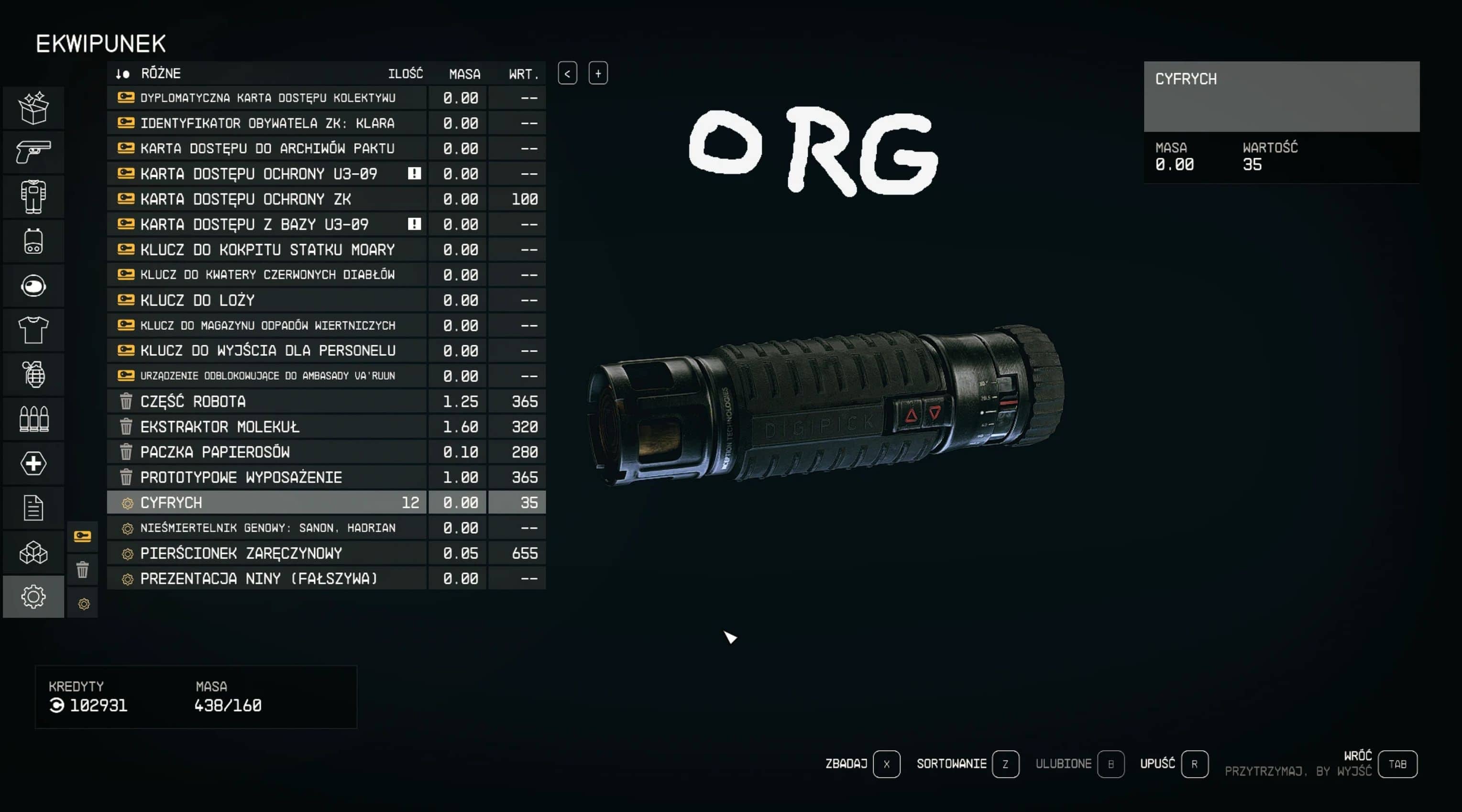Filter list by the trash can icon

(x=82, y=569)
